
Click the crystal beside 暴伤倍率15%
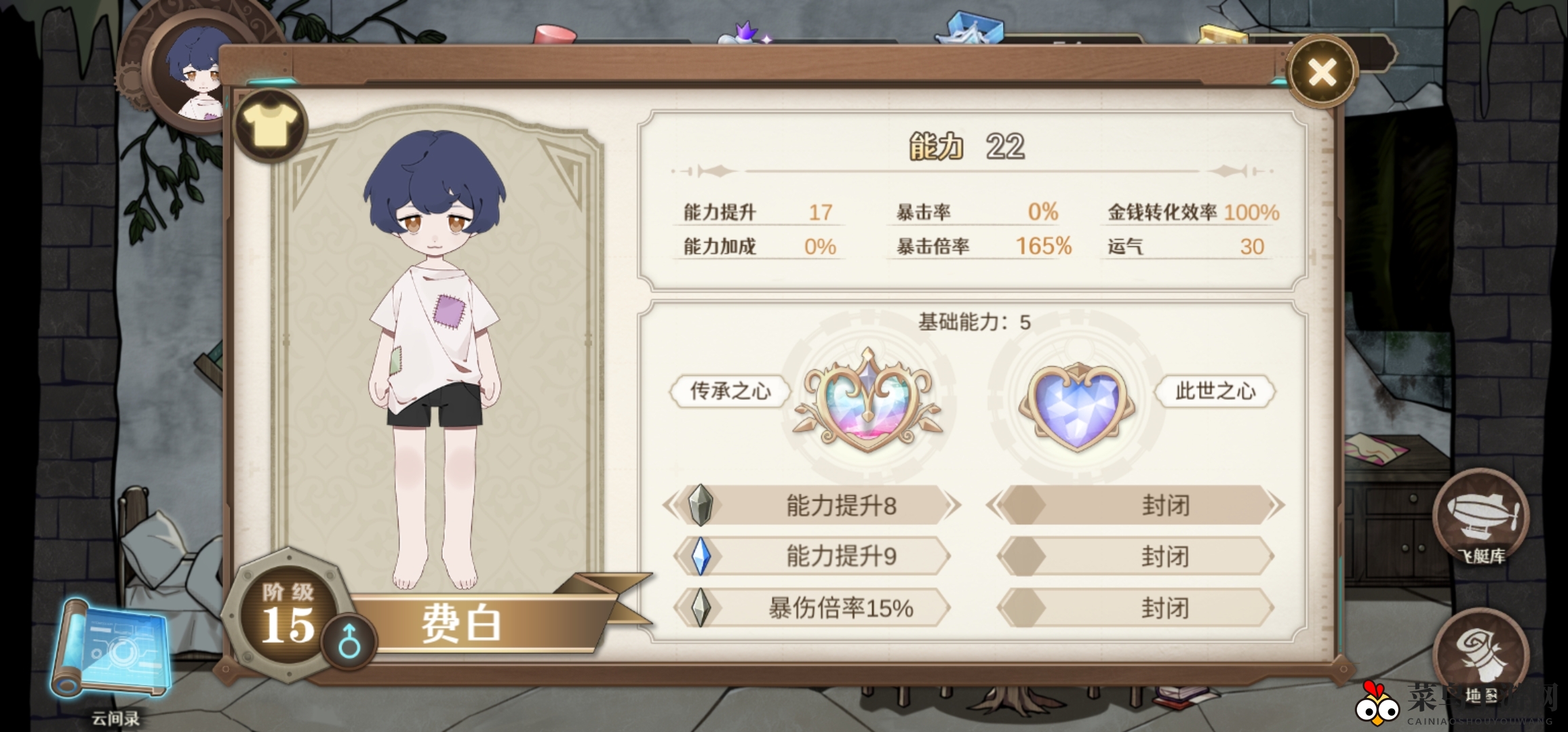tap(702, 609)
